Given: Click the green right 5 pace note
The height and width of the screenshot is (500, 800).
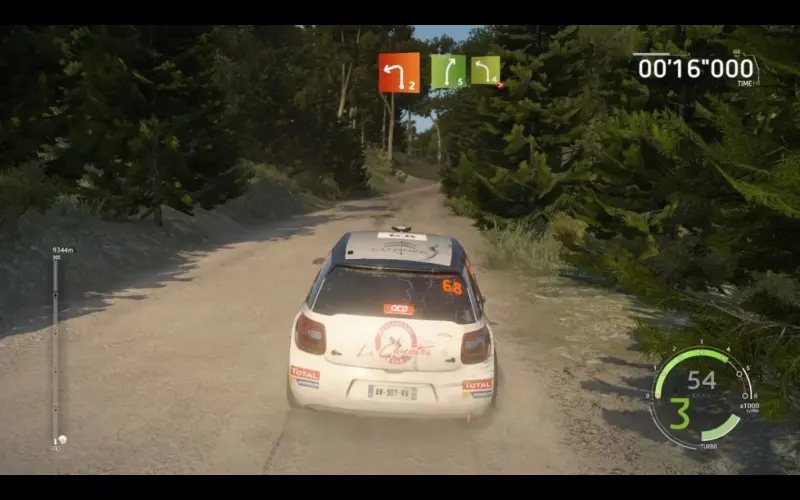Looking at the screenshot, I should point(448,71).
